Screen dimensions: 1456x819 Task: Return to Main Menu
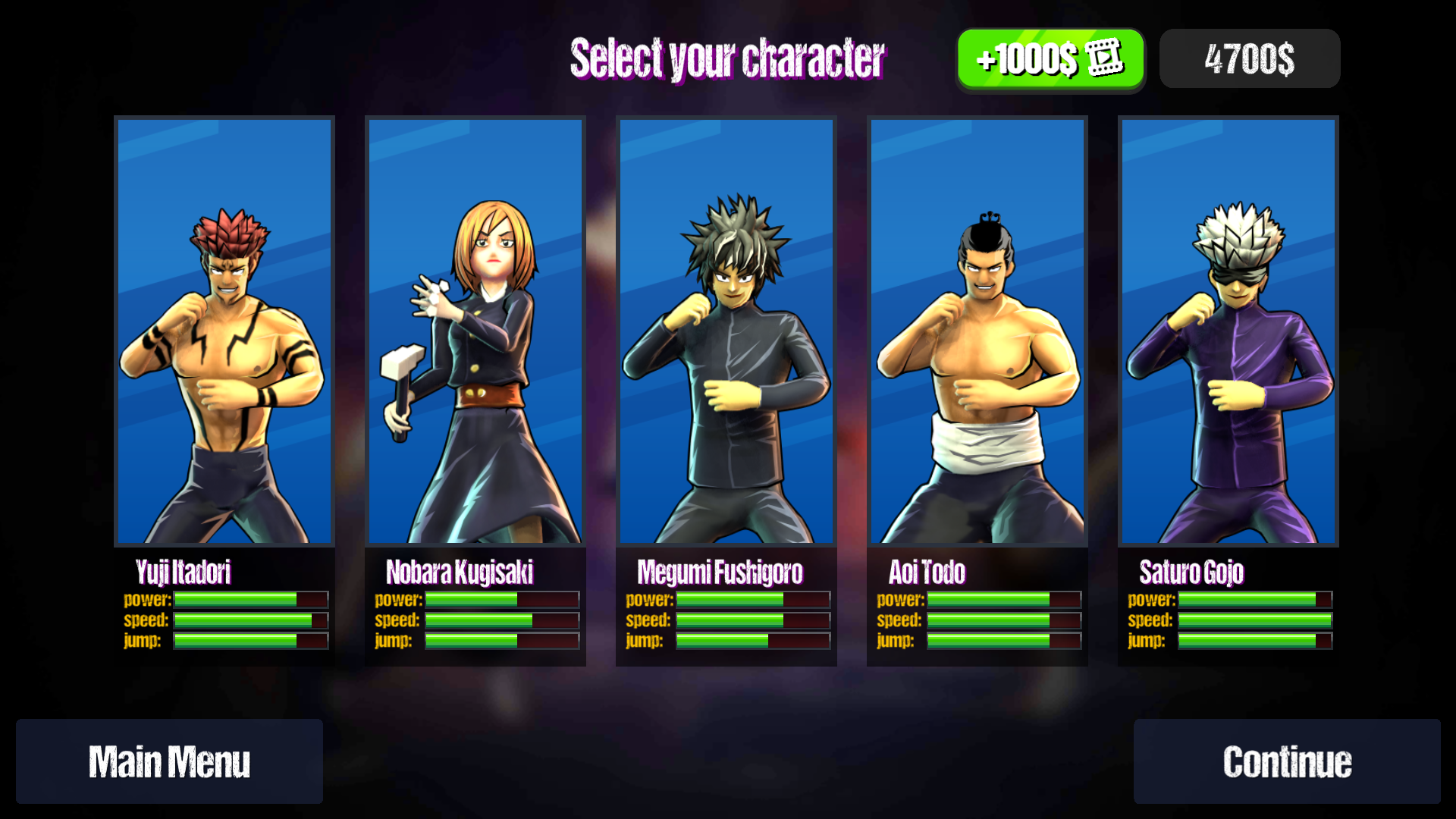tap(170, 761)
